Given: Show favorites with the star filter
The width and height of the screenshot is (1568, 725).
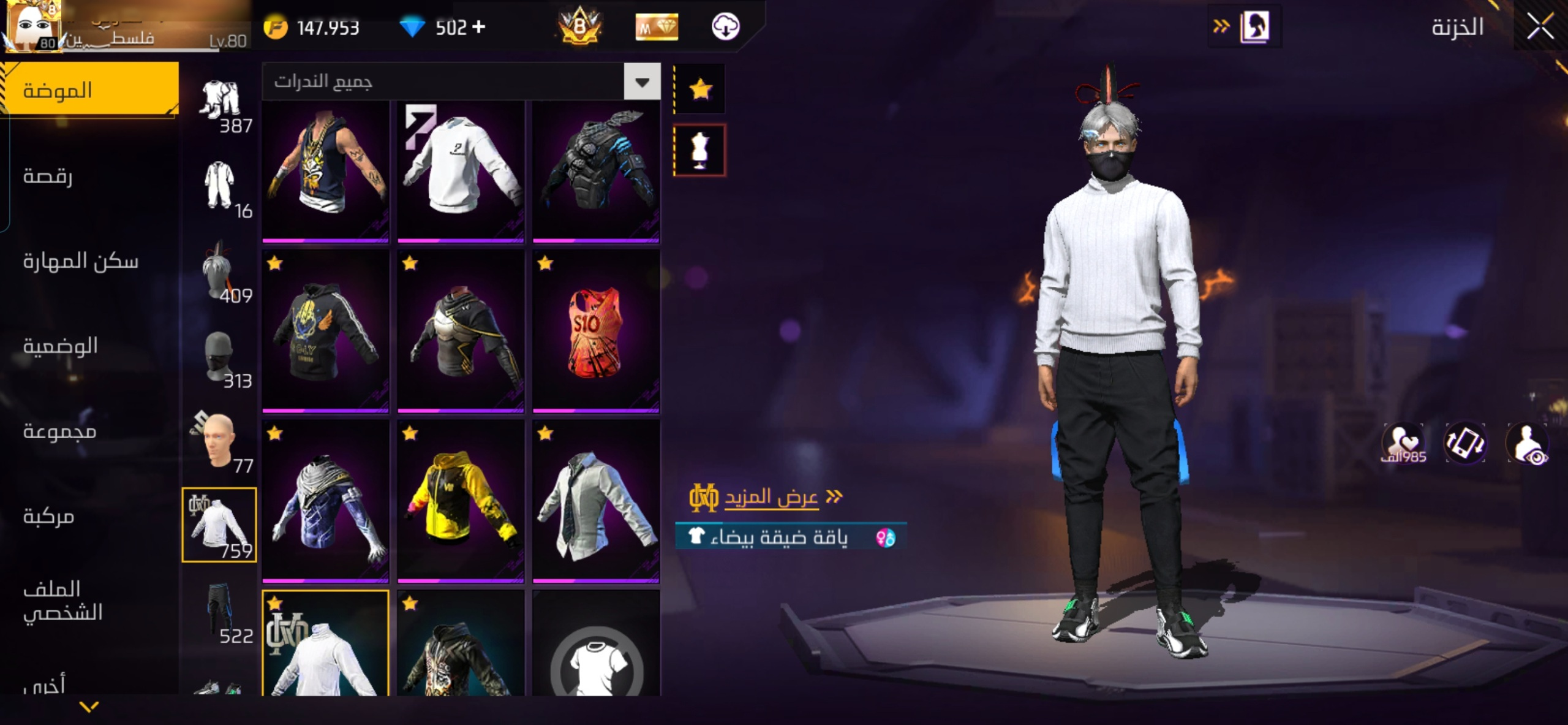Looking at the screenshot, I should tap(700, 90).
